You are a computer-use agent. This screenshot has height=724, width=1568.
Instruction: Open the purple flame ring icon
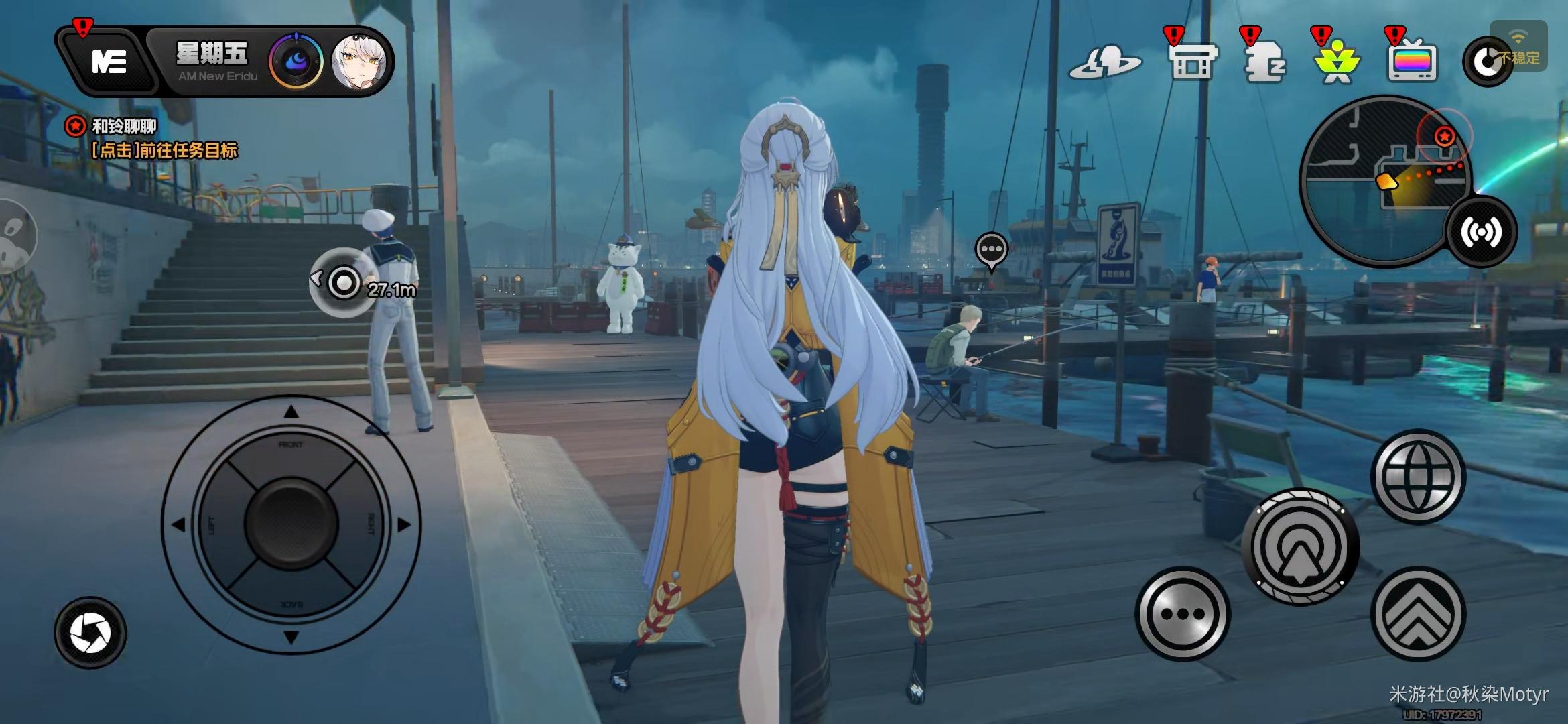click(296, 62)
